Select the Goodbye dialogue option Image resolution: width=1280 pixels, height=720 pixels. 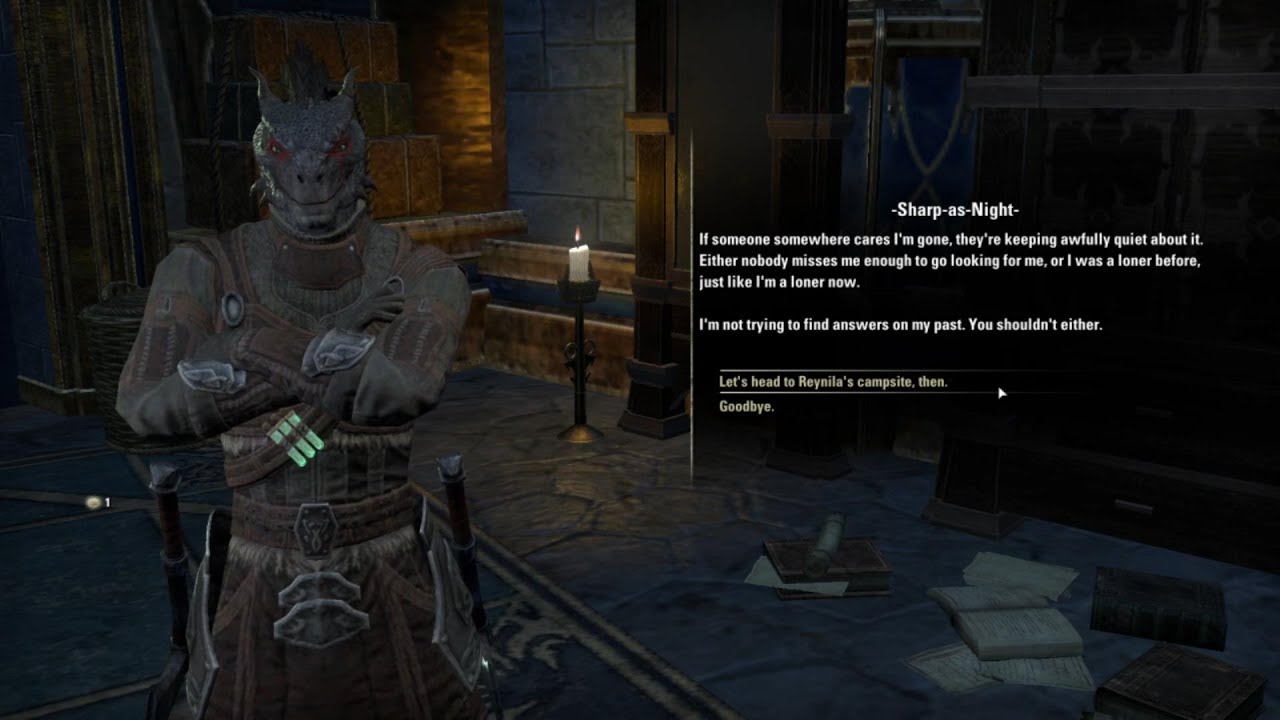(x=747, y=407)
